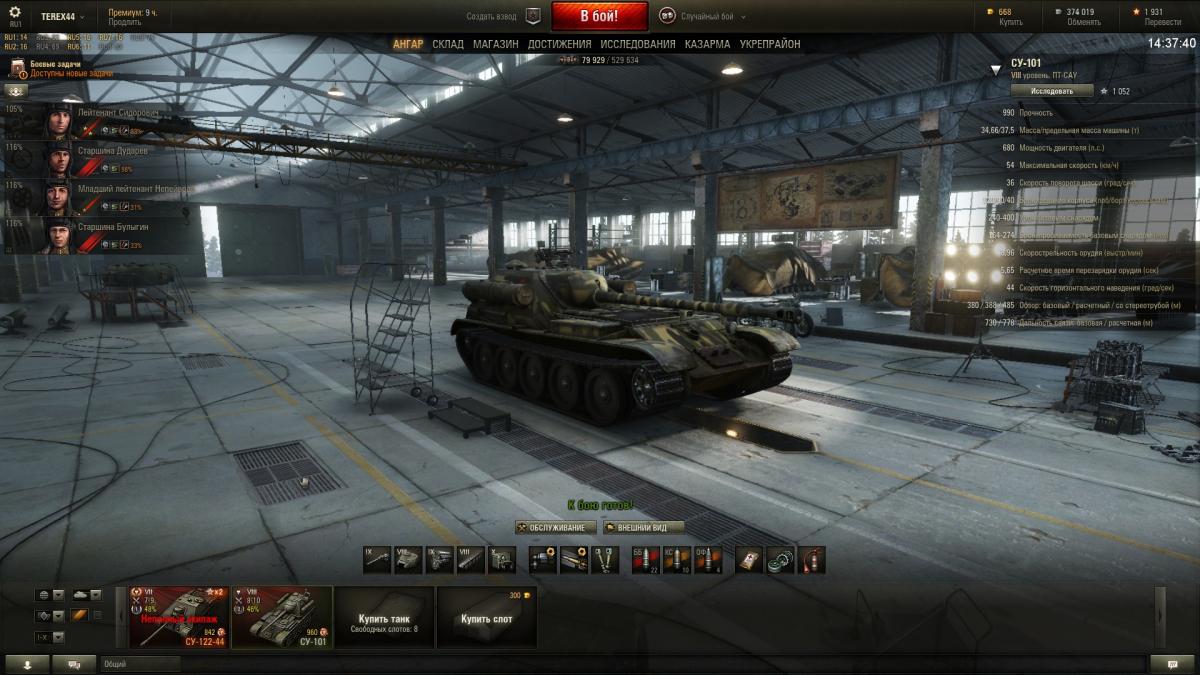This screenshot has width=1200, height=675.
Task: Buy gold via the Купить link
Action: [x=1011, y=22]
